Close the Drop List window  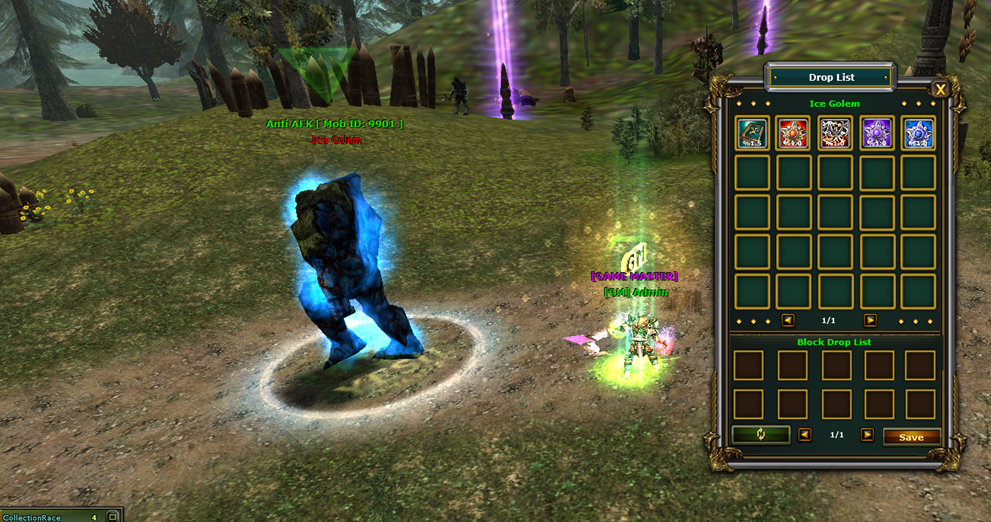940,90
